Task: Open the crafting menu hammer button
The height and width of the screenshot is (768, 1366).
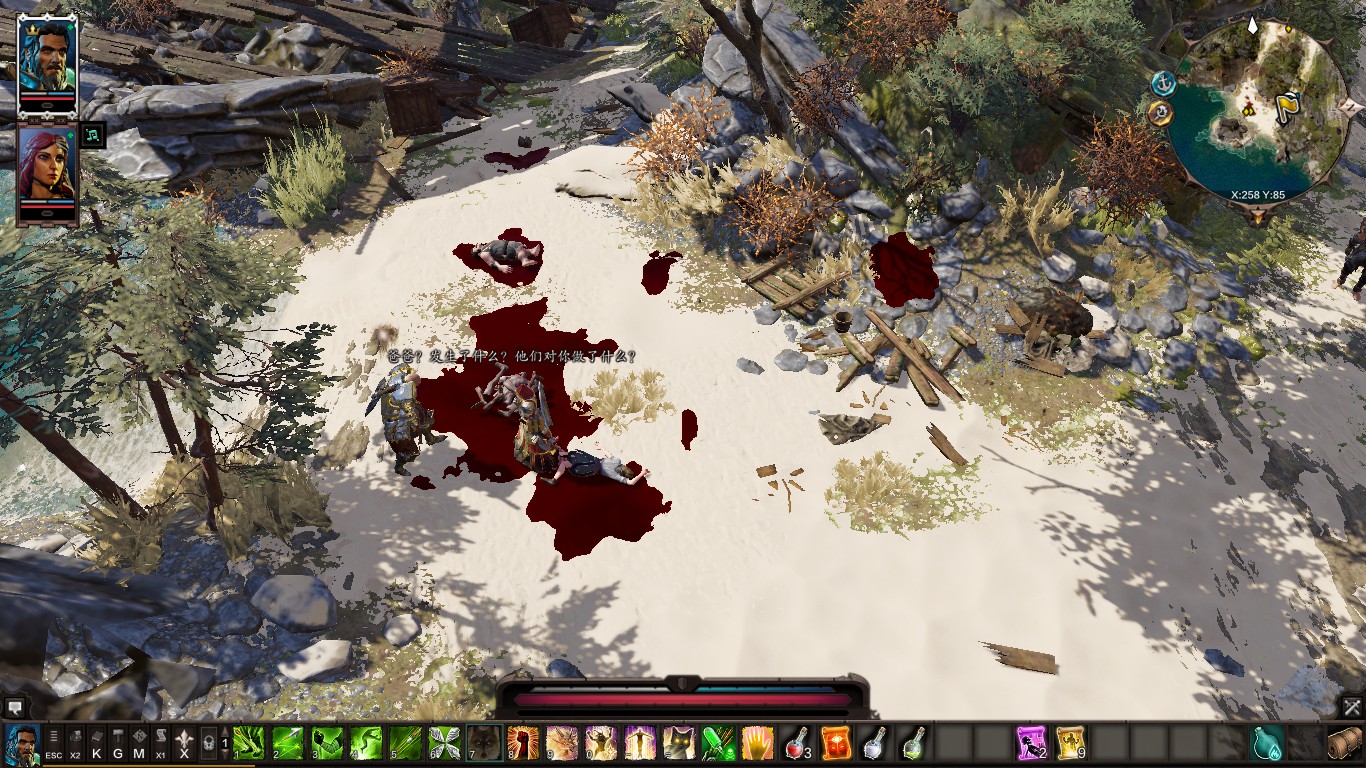Action: [118, 744]
